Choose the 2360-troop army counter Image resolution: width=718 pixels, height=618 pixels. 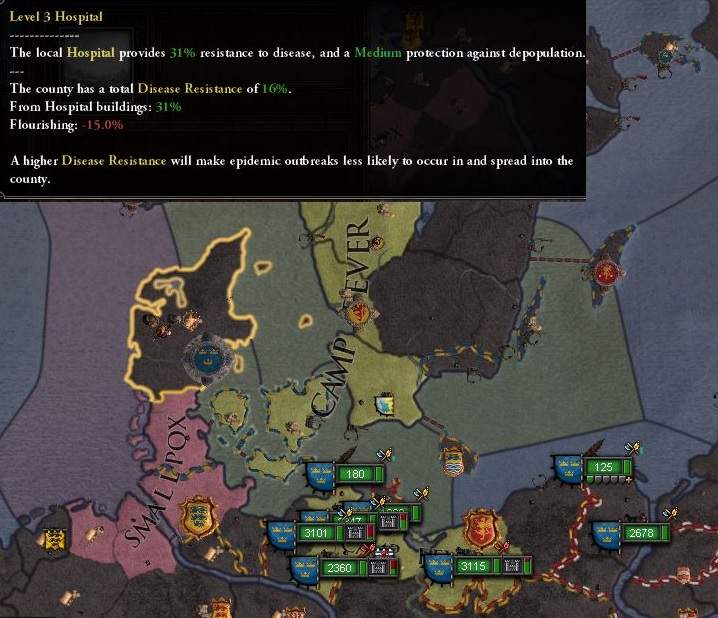[340, 568]
